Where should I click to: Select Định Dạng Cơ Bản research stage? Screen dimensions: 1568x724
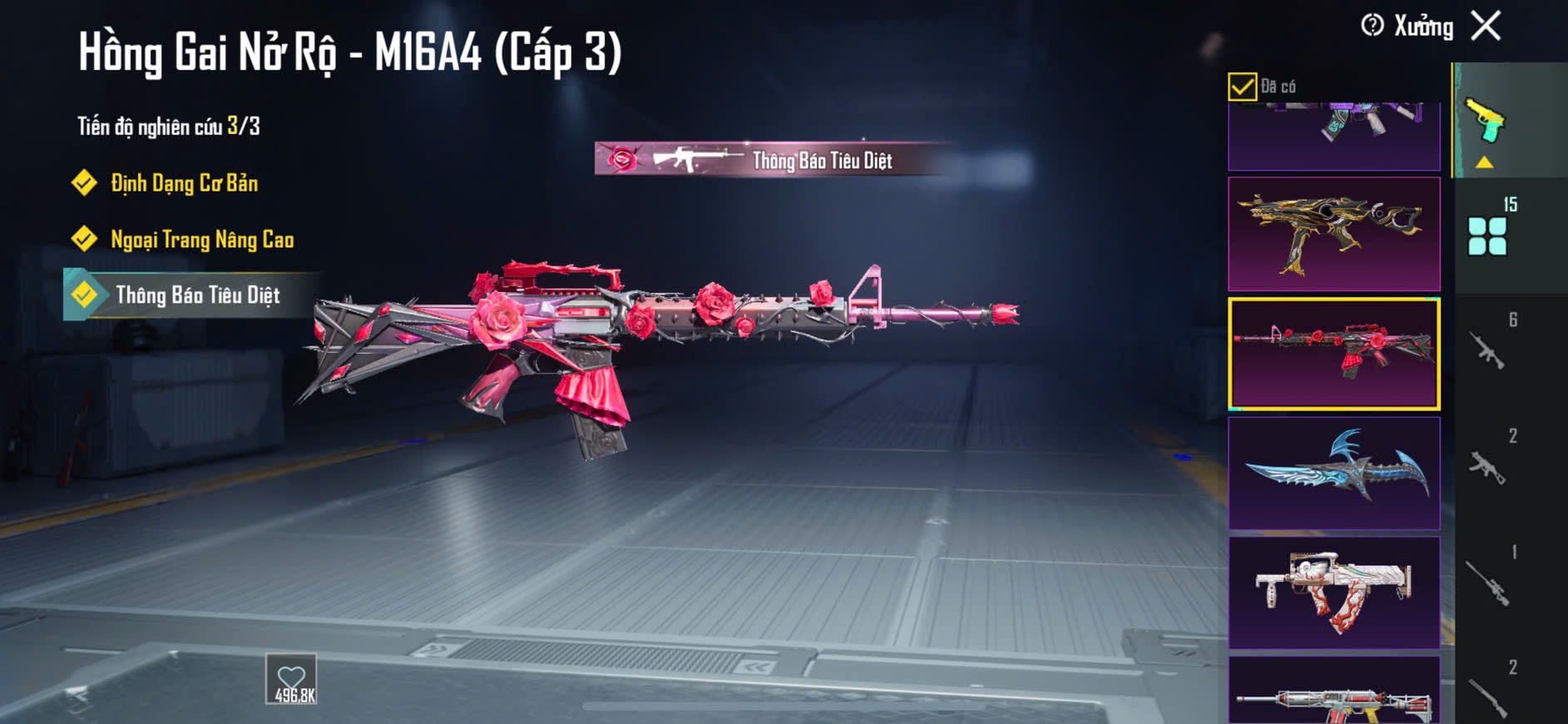(184, 183)
